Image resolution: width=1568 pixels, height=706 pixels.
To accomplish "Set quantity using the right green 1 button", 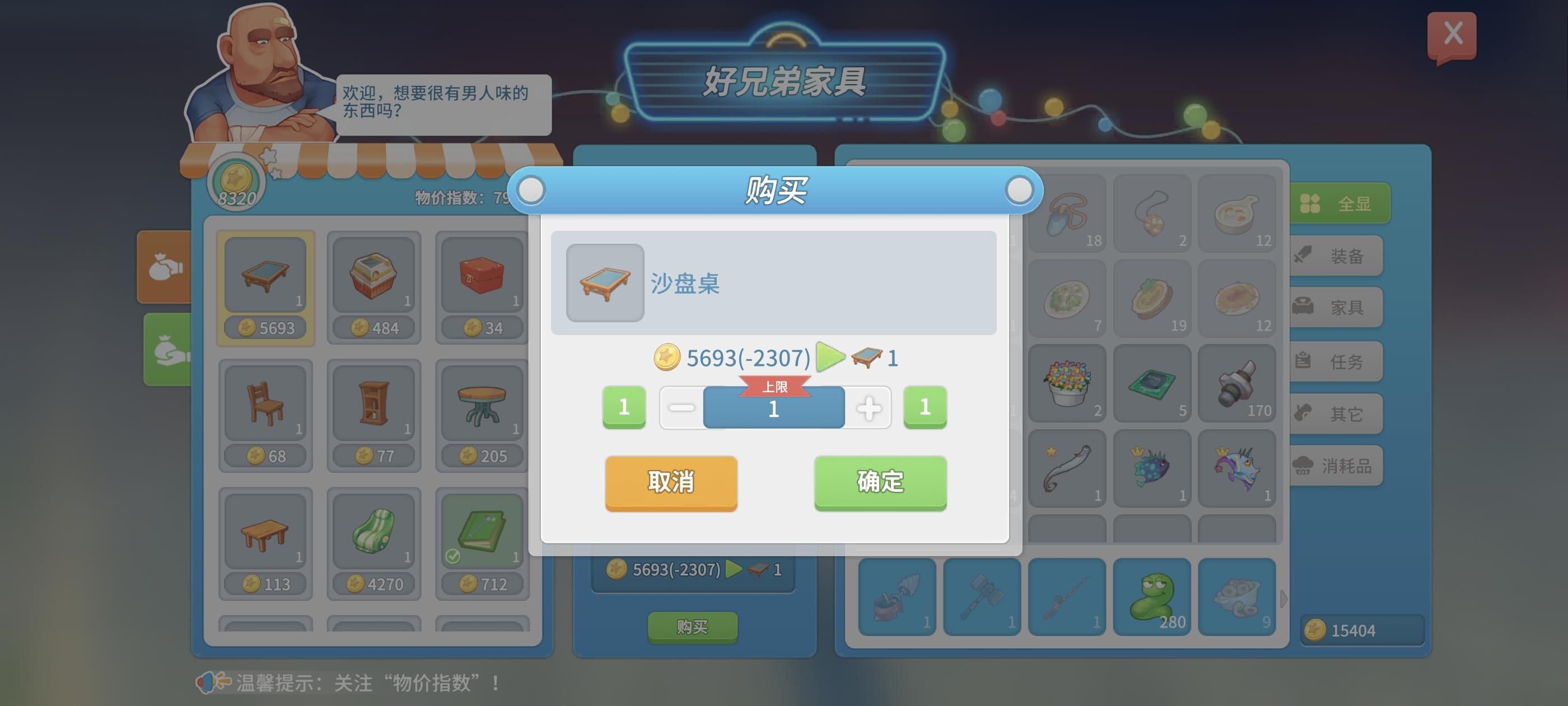I will [925, 408].
